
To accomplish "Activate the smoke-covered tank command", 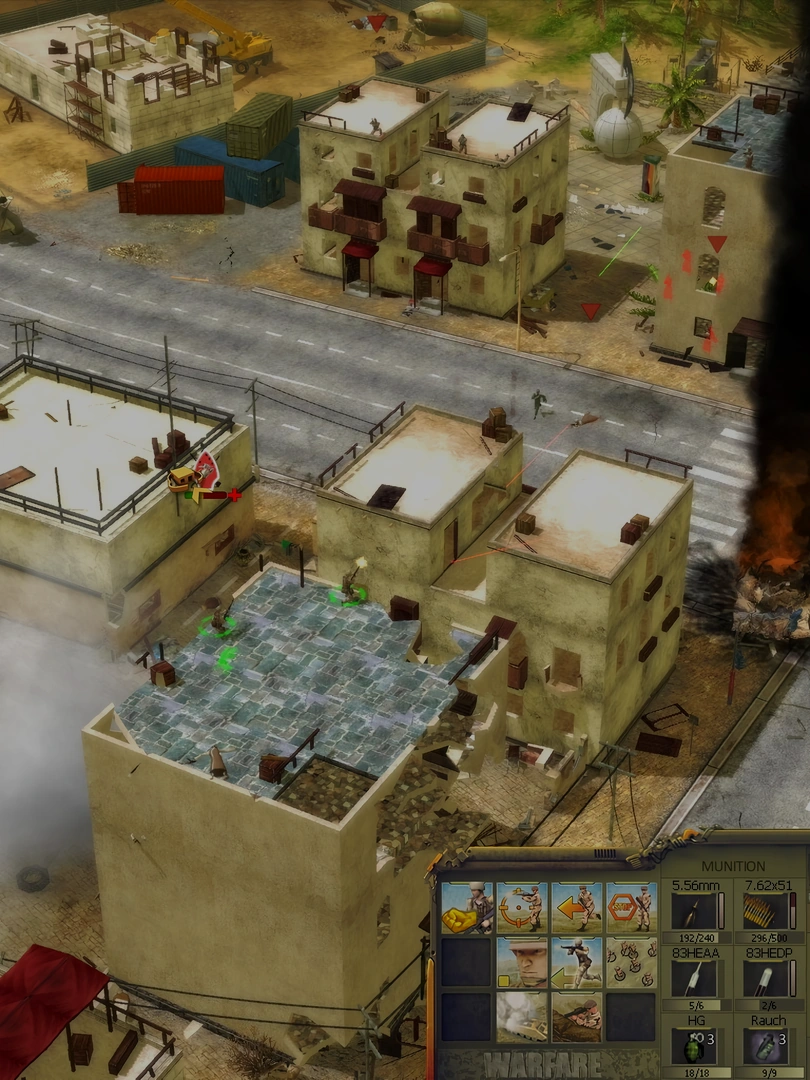I will tap(521, 1016).
